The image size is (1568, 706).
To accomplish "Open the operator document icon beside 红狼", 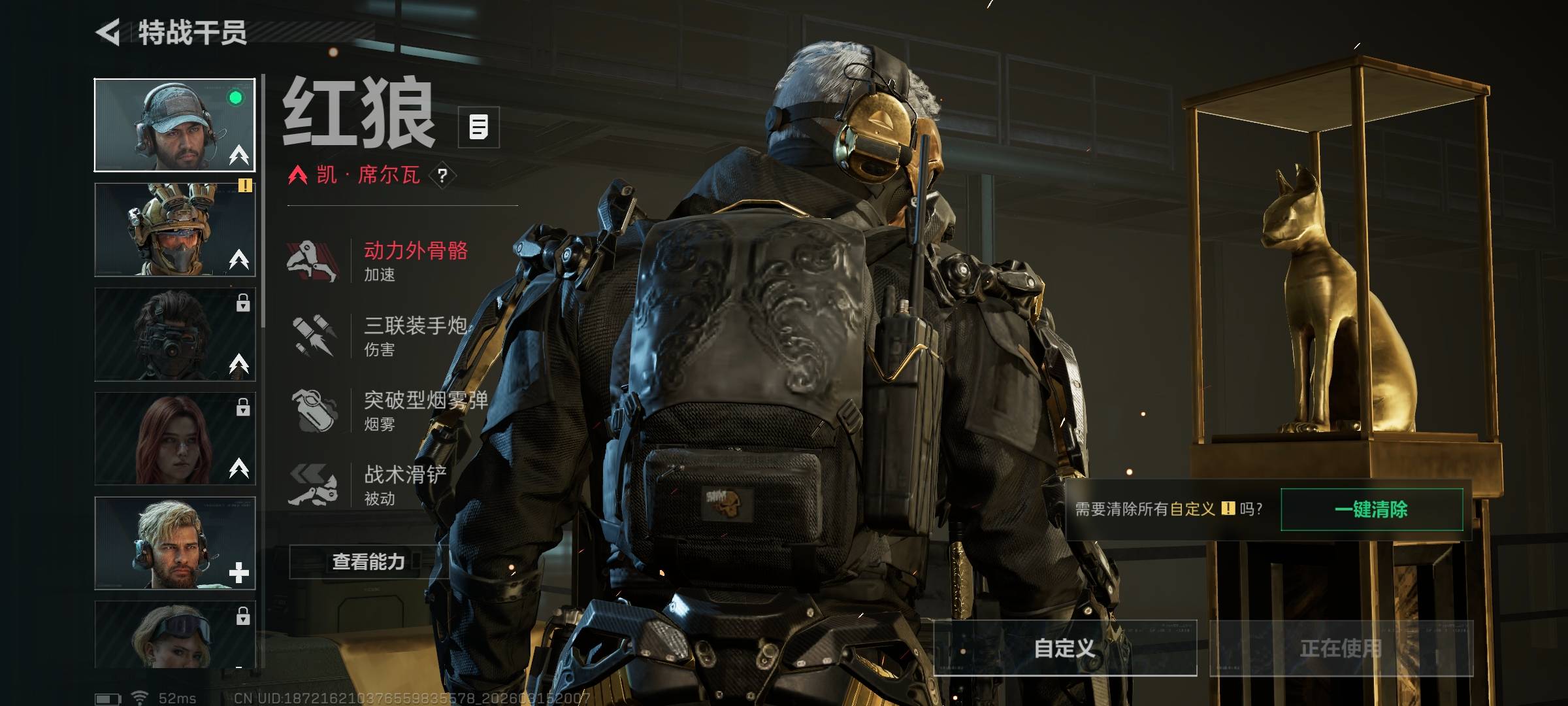I will click(478, 127).
